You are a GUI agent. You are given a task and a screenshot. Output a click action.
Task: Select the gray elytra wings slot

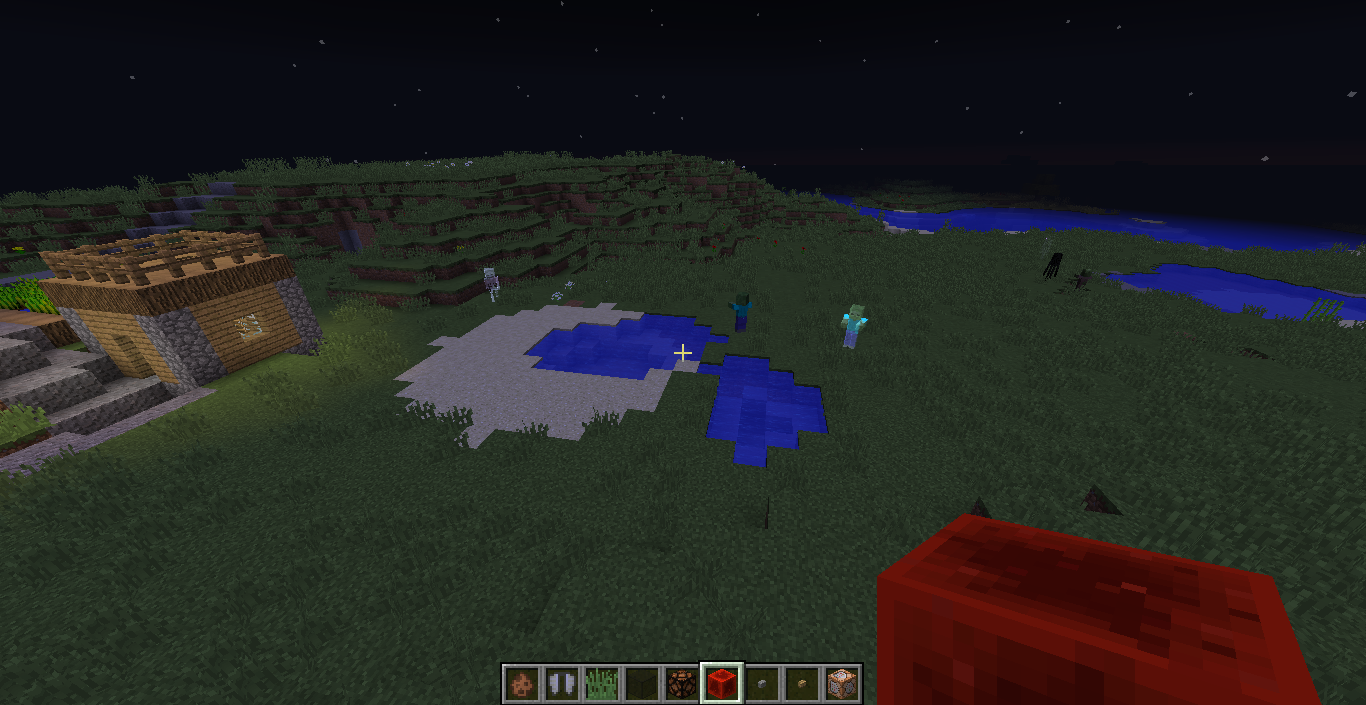560,684
